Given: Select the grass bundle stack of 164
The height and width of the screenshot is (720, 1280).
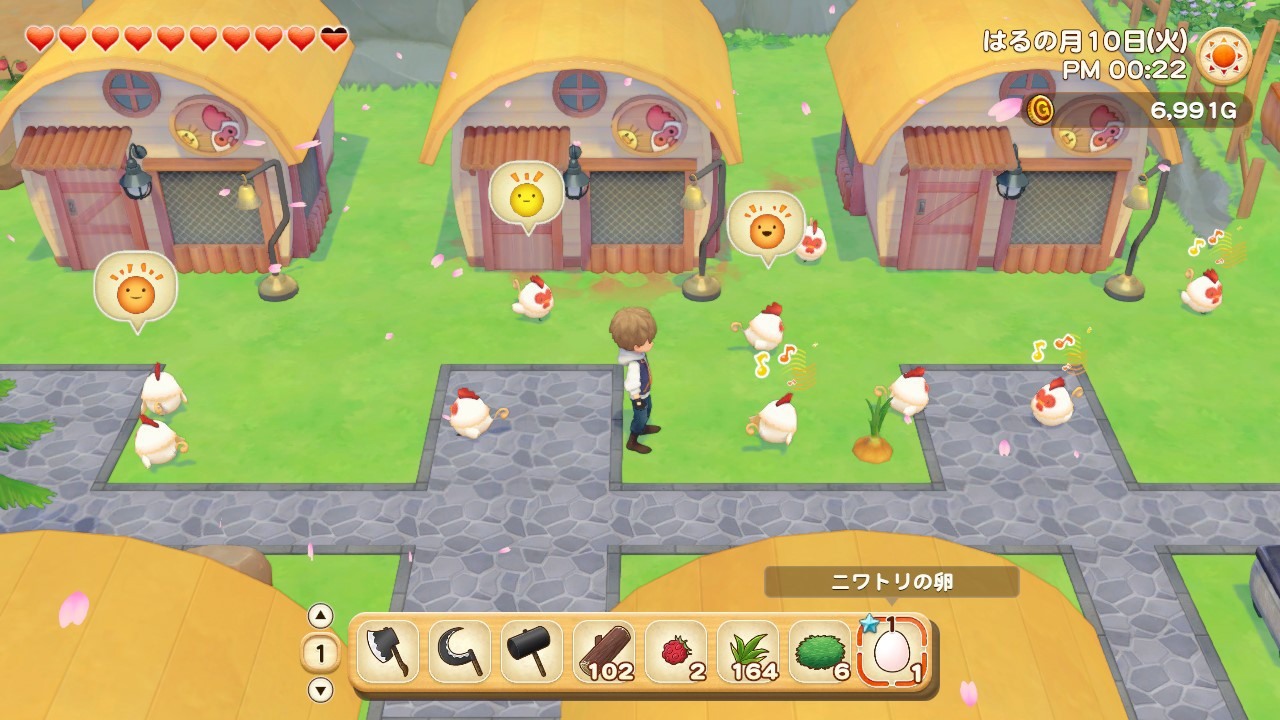Looking at the screenshot, I should pos(748,652).
